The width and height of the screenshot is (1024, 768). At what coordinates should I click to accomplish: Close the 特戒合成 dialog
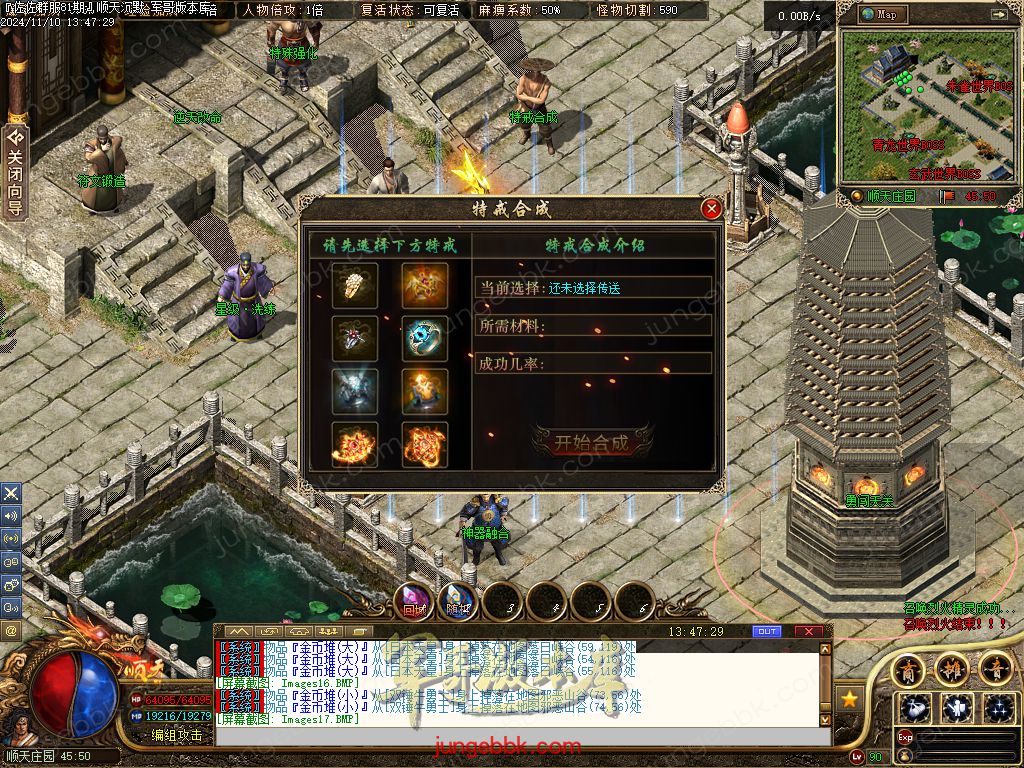[x=711, y=209]
